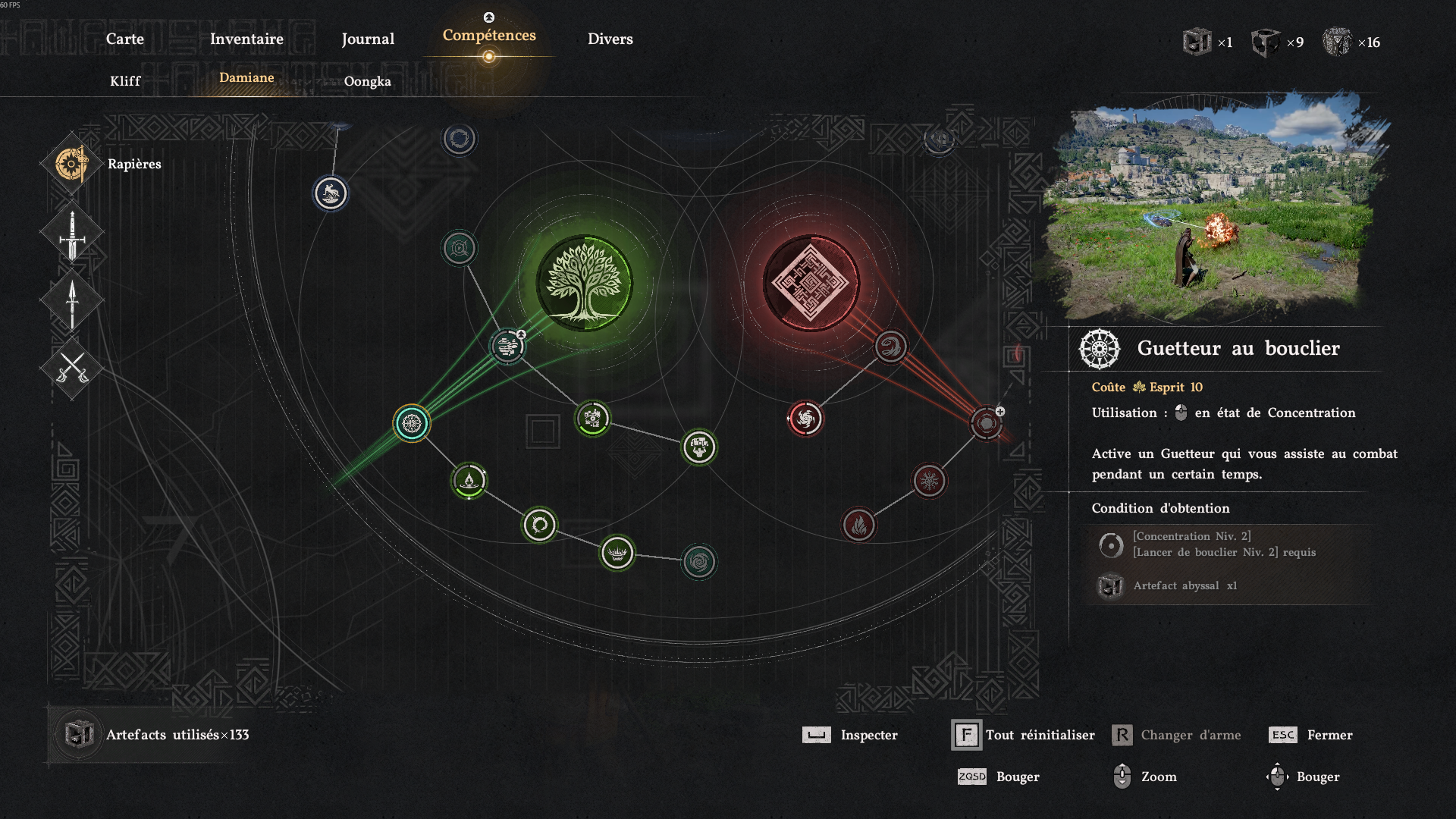Select the large red labyrinth skill node
The image size is (1456, 819).
coord(811,283)
